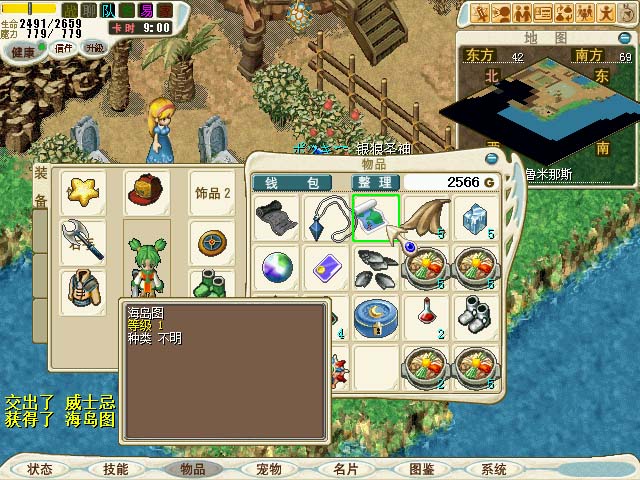Image resolution: width=640 pixels, height=480 pixels.
Task: Click the 整理 sort button in inventory
Action: 375,182
